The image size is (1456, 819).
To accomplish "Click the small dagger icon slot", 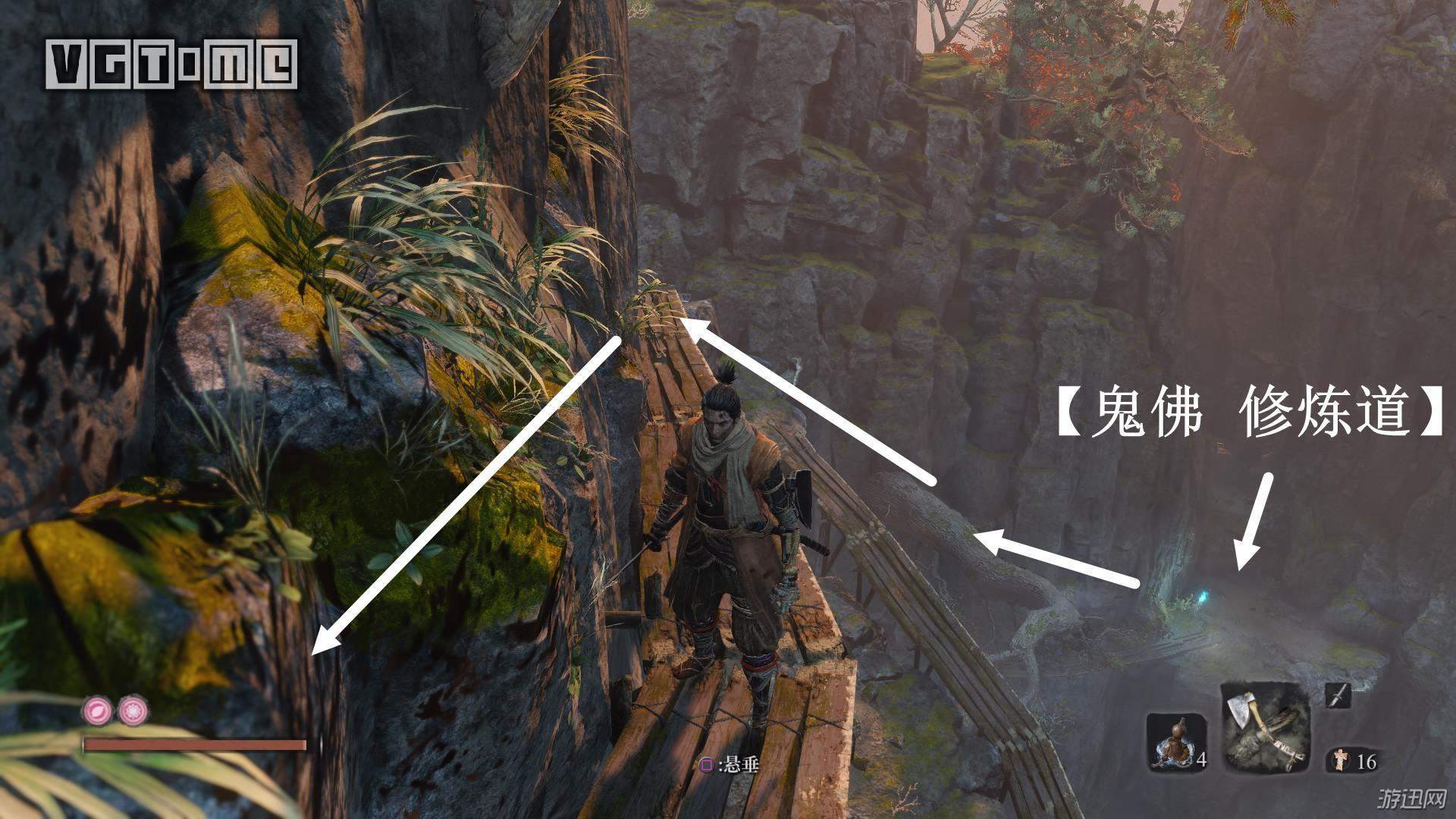I will coord(1338,695).
